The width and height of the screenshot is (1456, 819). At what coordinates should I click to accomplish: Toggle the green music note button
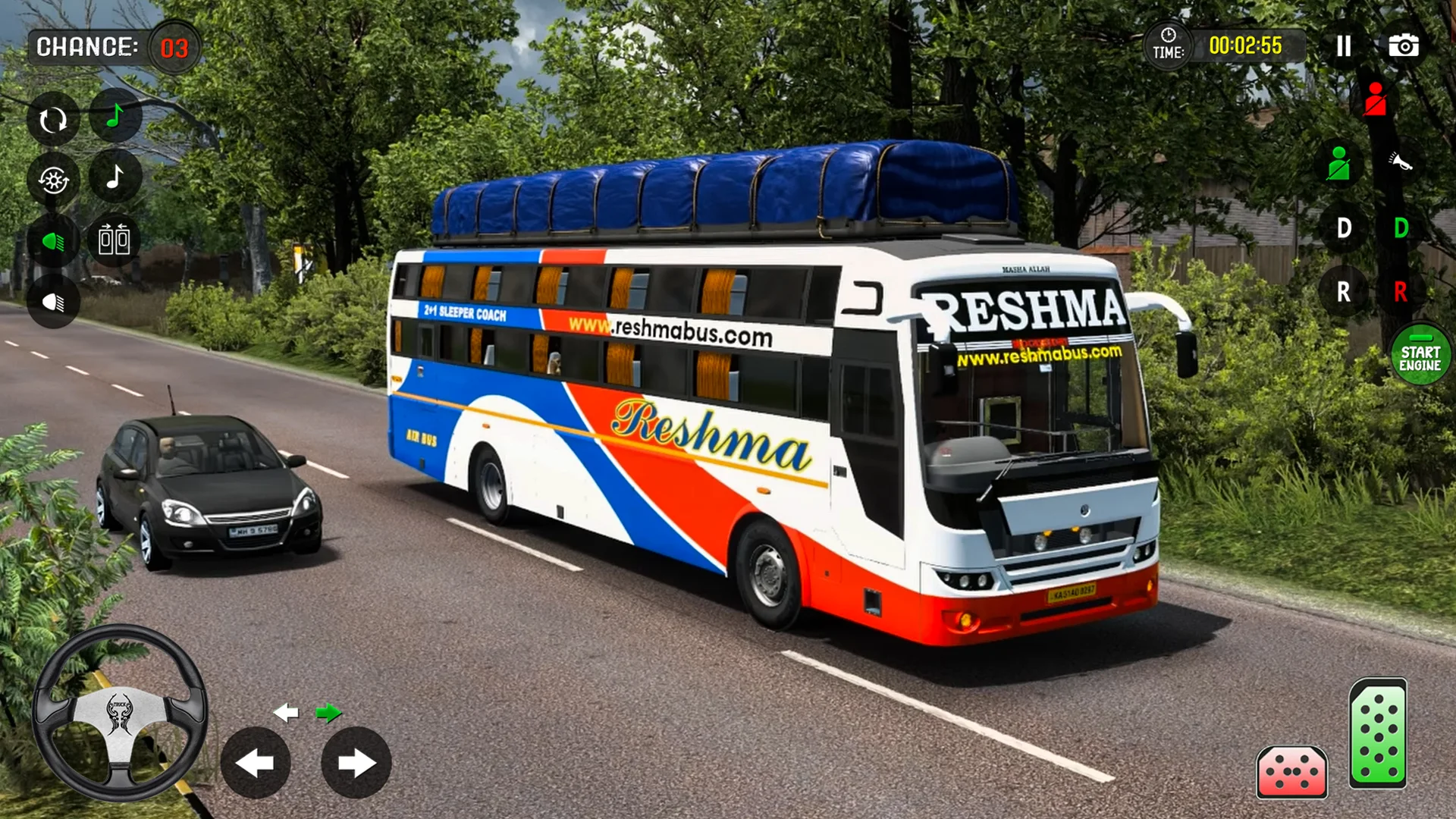[115, 116]
